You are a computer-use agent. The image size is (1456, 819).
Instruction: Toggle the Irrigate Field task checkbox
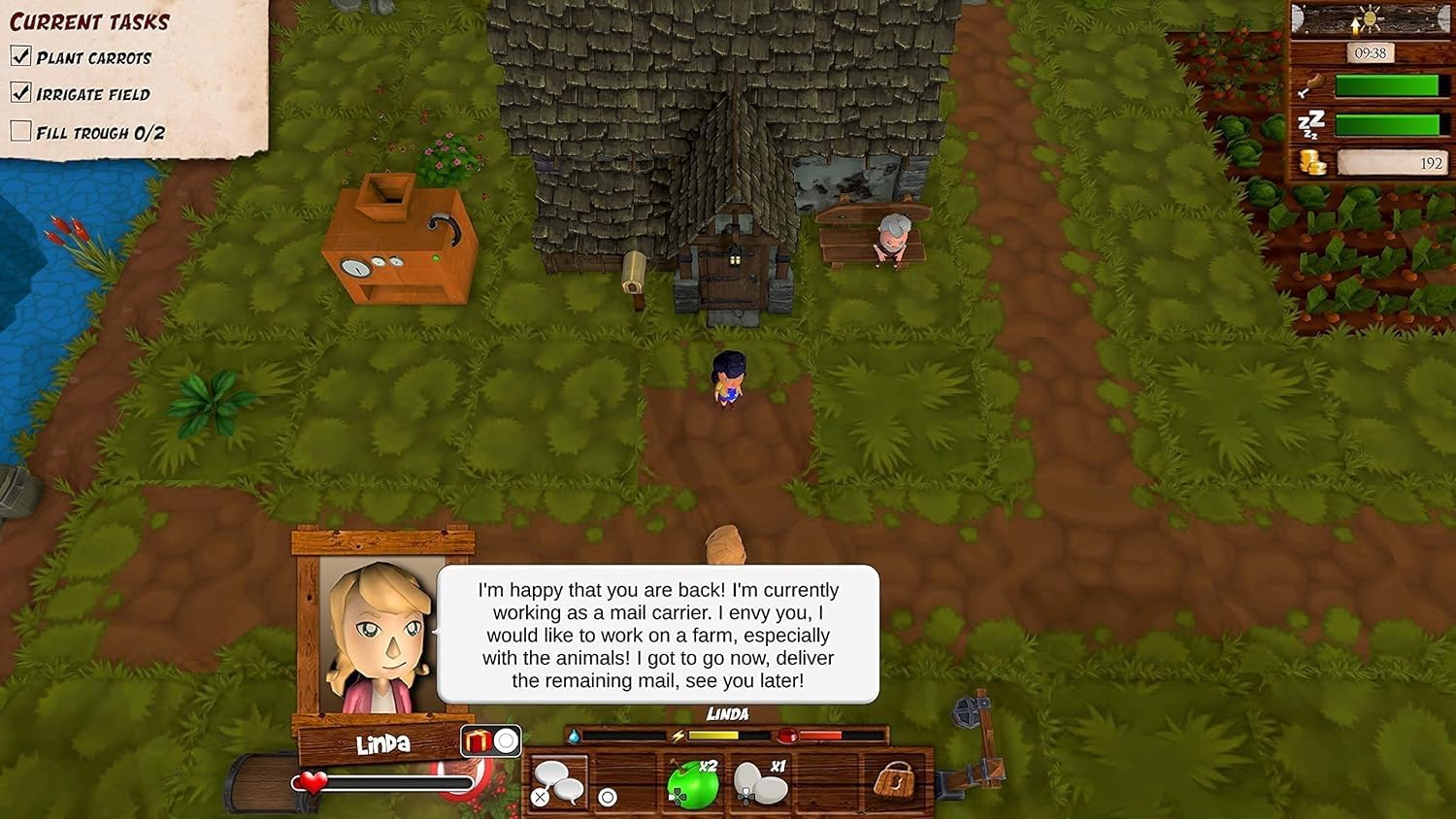click(20, 93)
